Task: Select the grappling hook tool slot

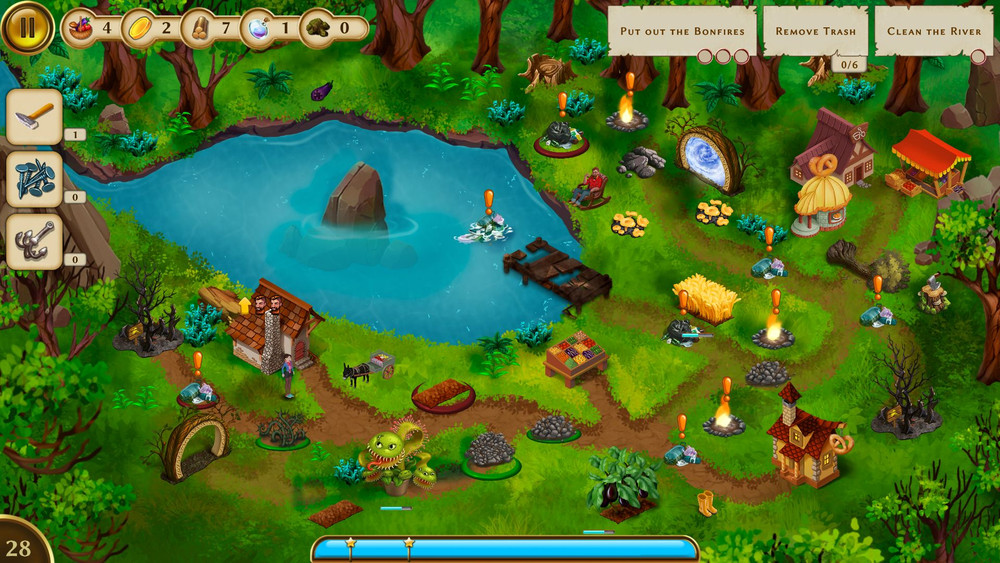Action: [x=35, y=241]
